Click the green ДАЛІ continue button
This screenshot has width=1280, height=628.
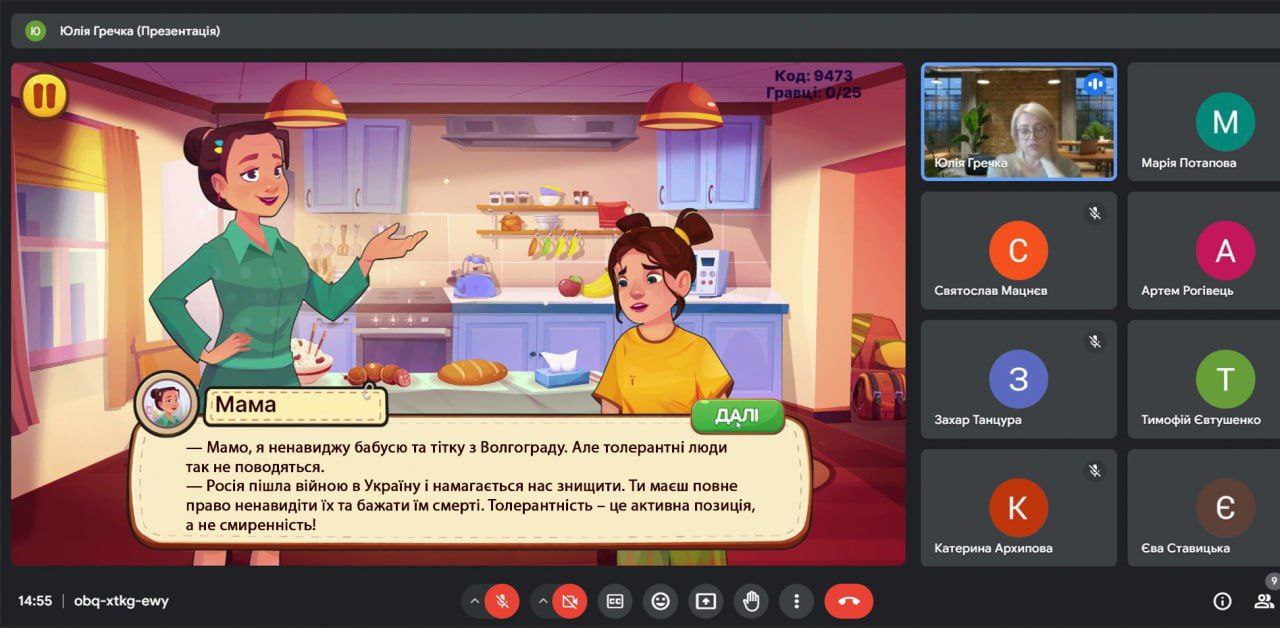[737, 417]
